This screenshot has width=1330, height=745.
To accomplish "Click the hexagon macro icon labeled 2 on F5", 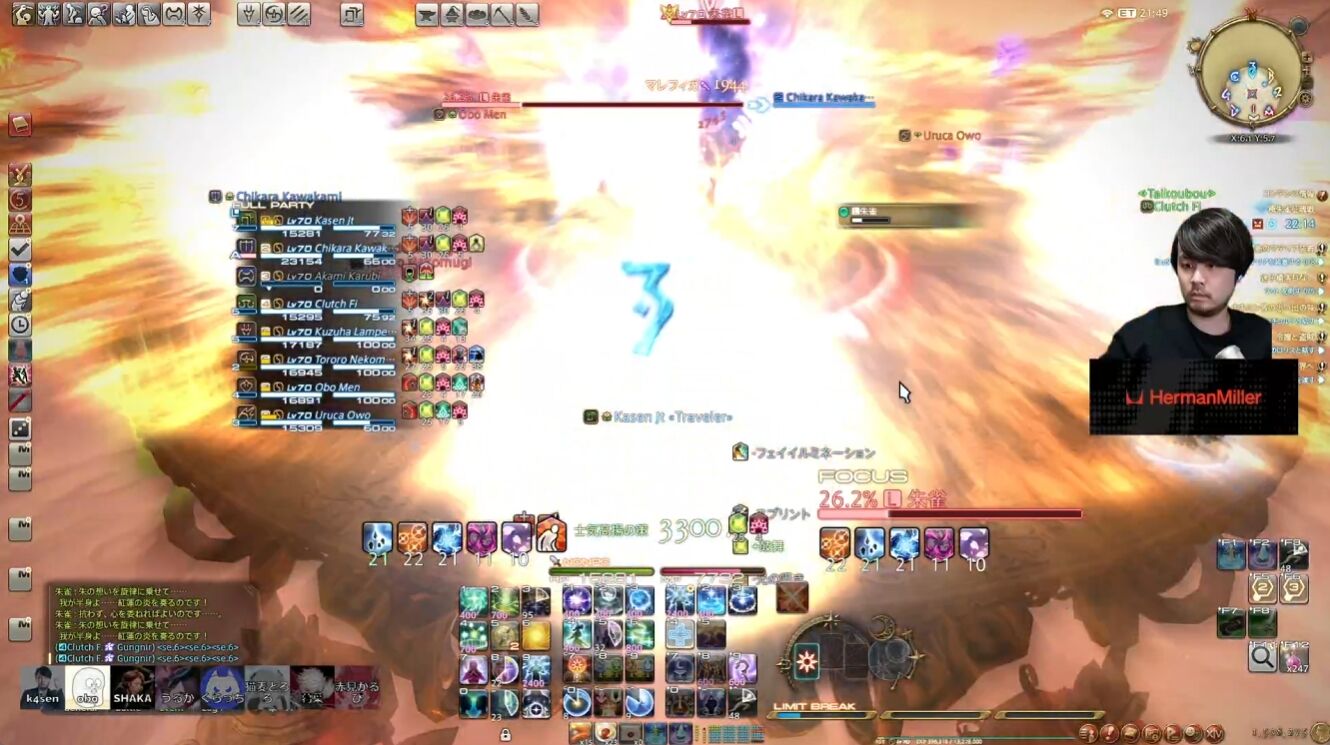I will pos(1261,587).
